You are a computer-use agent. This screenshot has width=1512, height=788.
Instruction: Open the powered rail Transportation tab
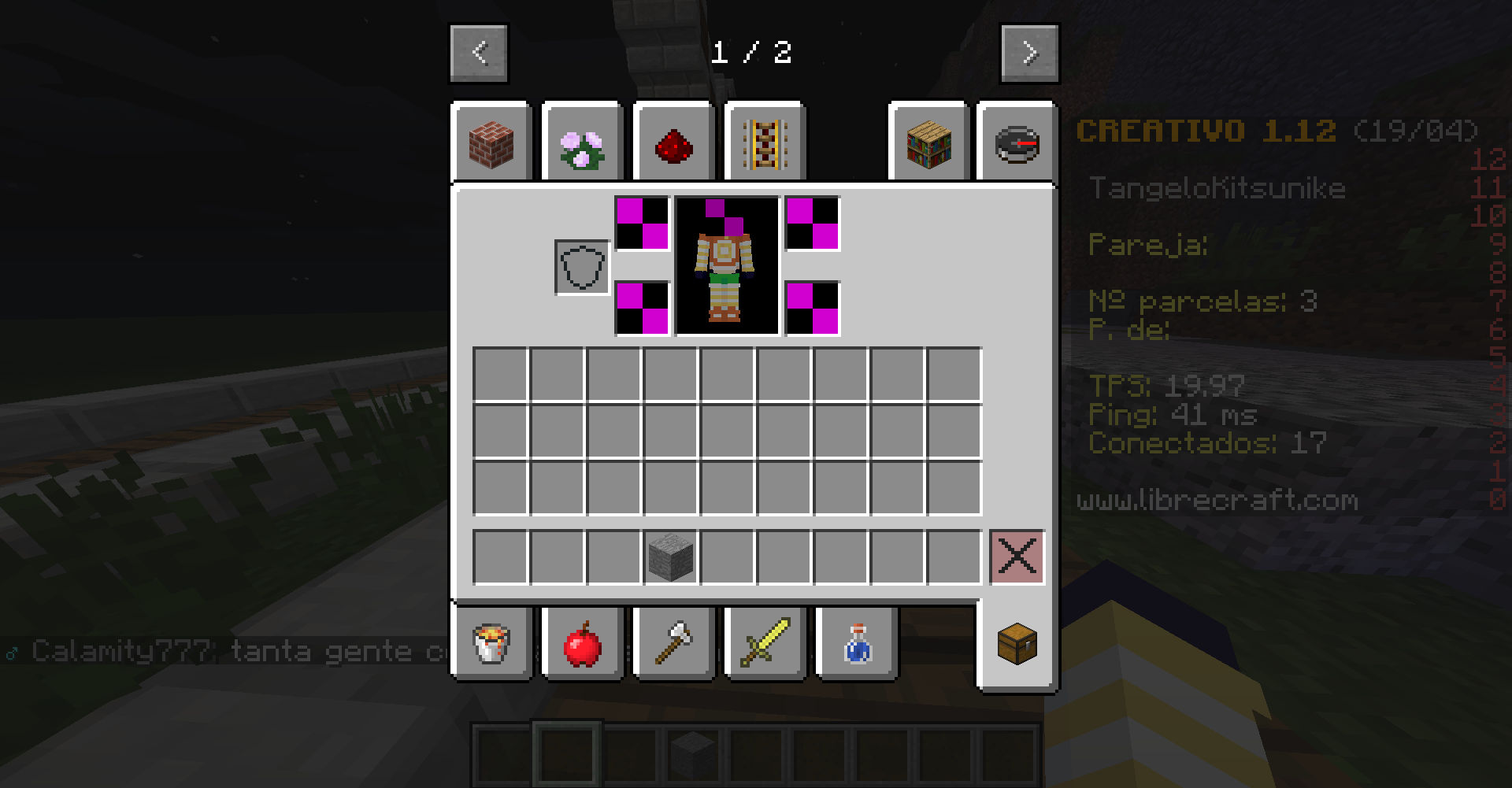(765, 145)
